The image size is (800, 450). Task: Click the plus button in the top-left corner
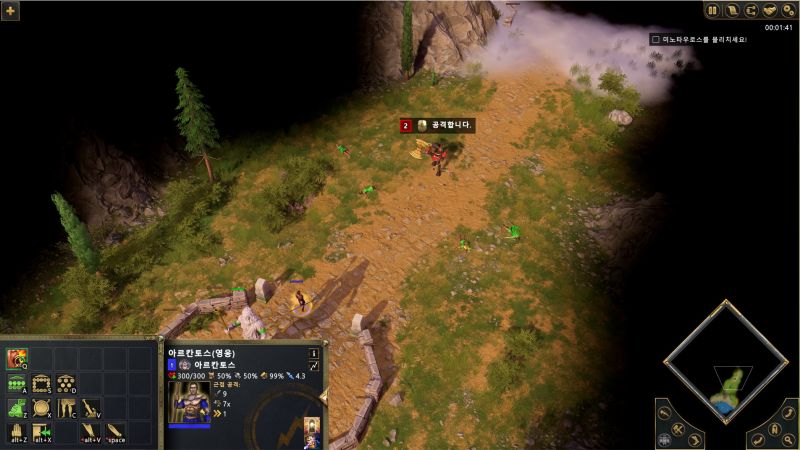pos(12,10)
